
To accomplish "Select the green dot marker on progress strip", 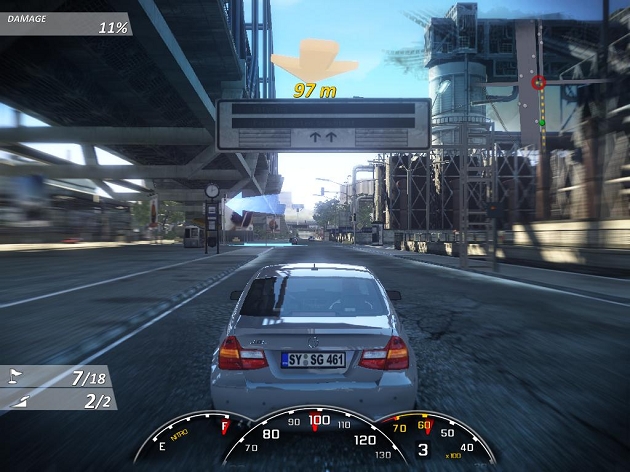I will point(541,122).
